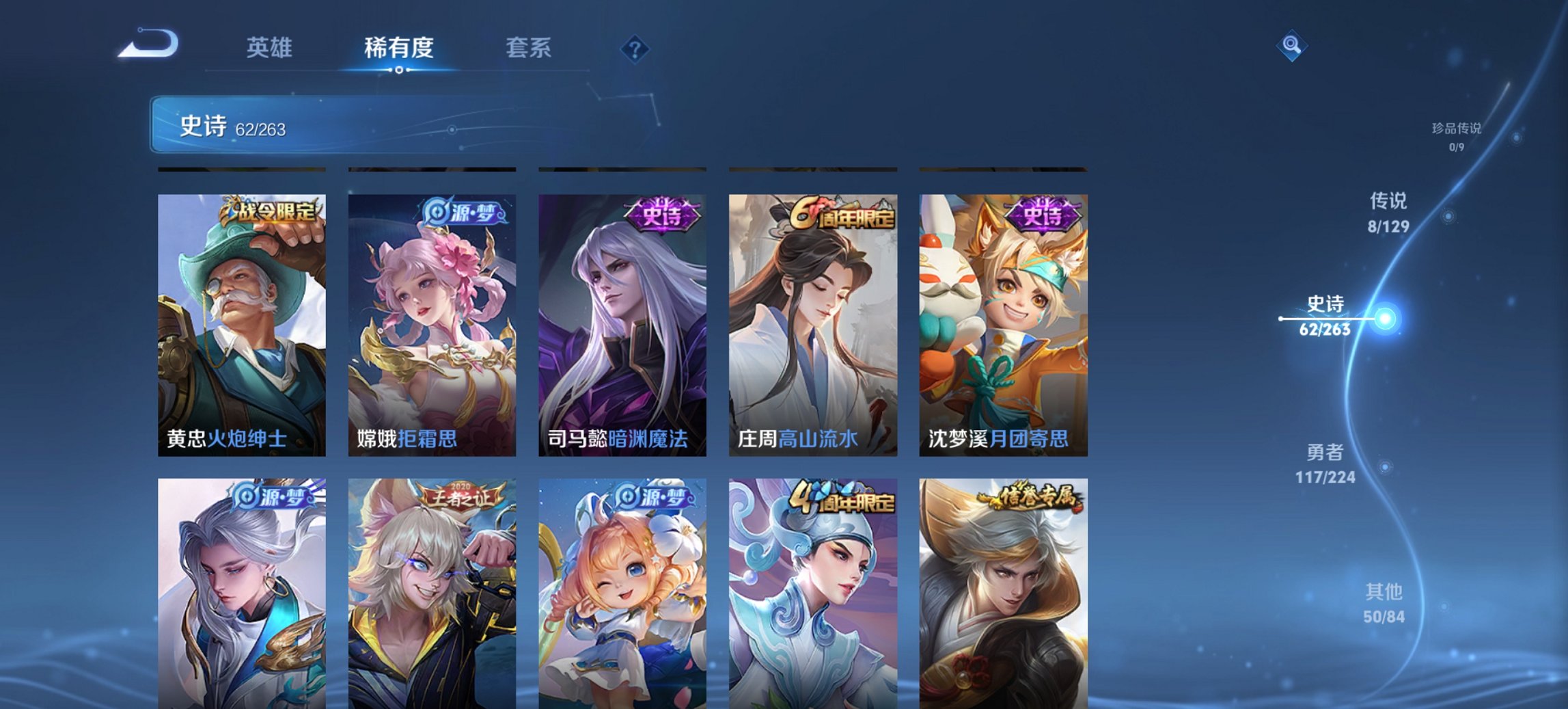
Task: Switch to the 套系 tab
Action: point(528,48)
